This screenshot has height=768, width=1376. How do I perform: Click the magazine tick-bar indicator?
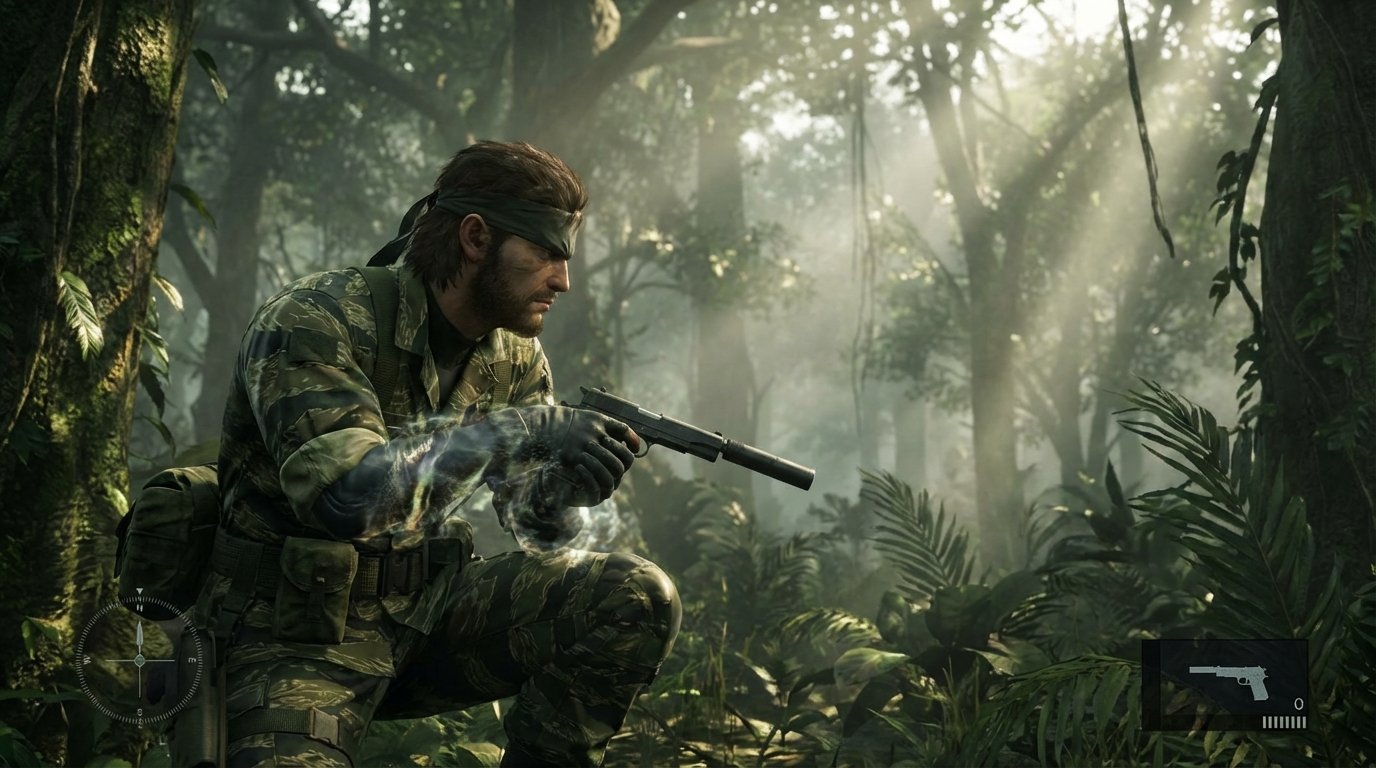pyautogui.click(x=1284, y=721)
